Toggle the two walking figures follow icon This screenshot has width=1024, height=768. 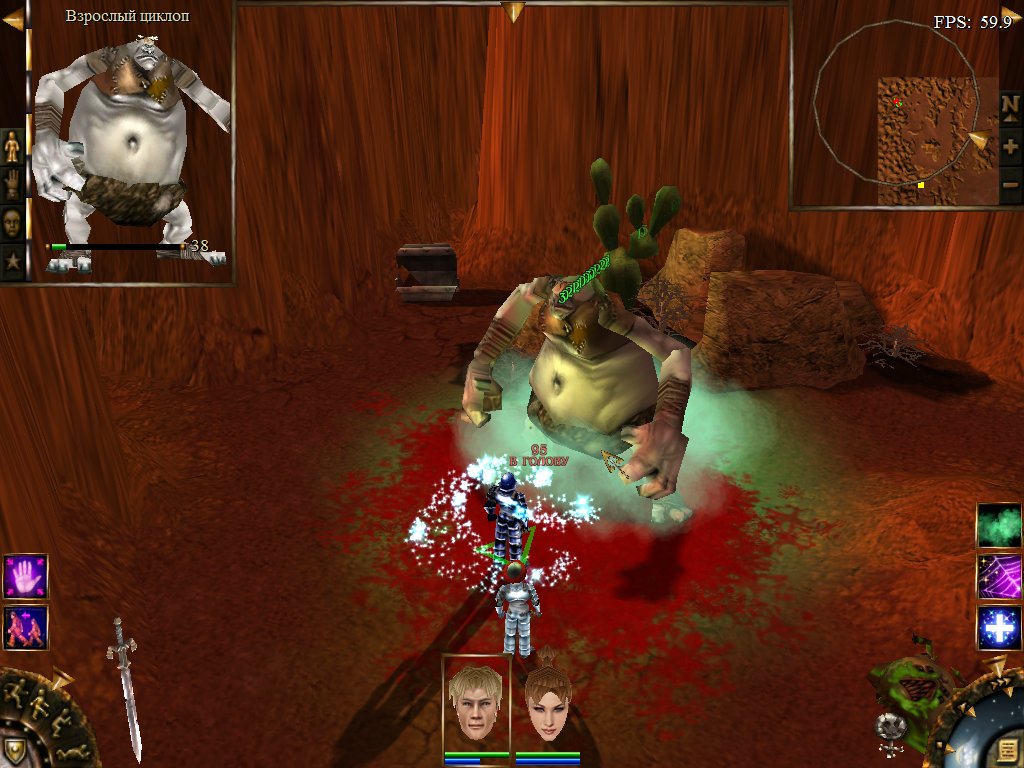(x=25, y=628)
